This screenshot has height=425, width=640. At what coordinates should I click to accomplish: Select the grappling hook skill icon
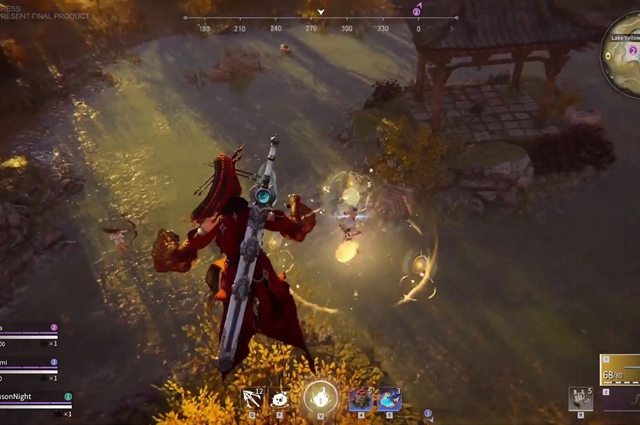click(x=253, y=399)
